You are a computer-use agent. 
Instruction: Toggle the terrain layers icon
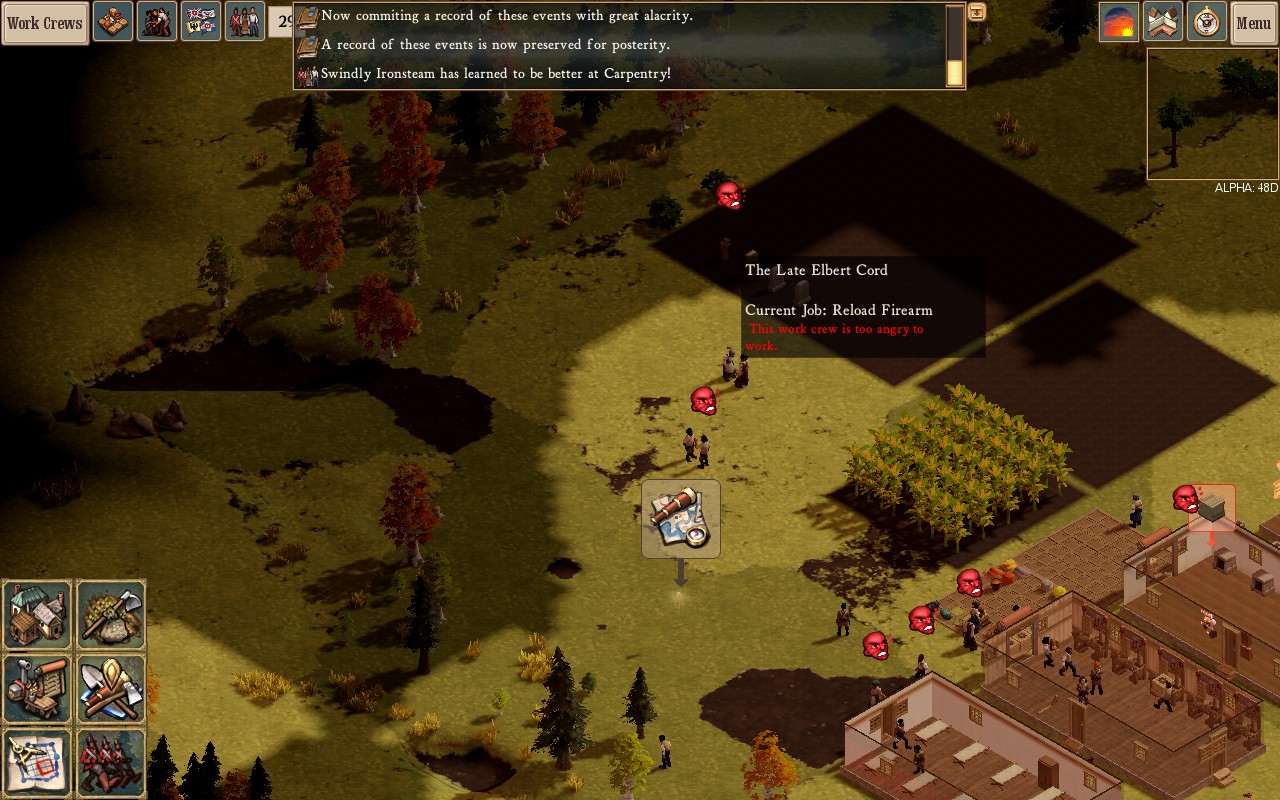point(1163,22)
